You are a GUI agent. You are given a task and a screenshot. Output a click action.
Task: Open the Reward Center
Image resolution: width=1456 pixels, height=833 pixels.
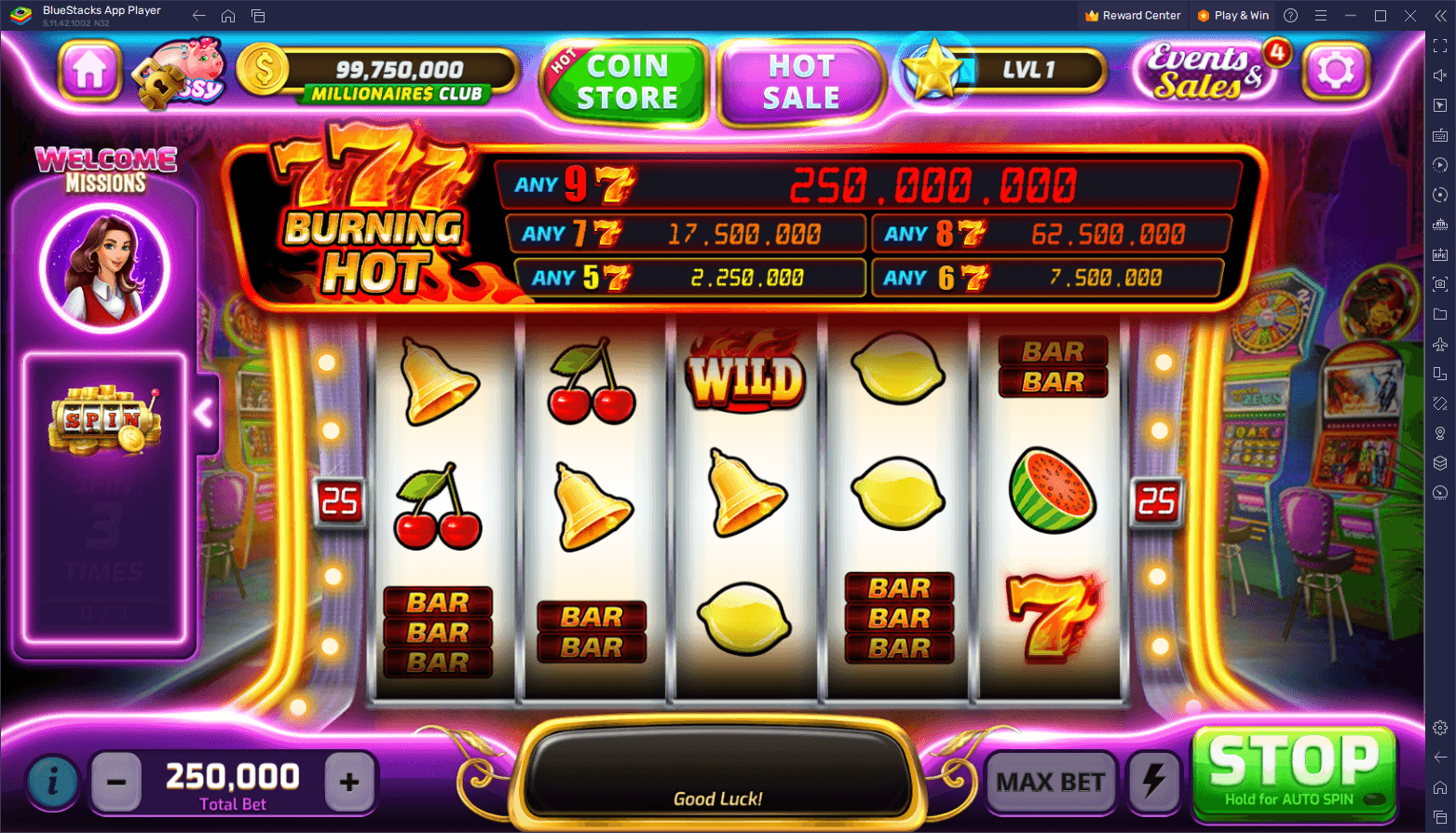1133,15
